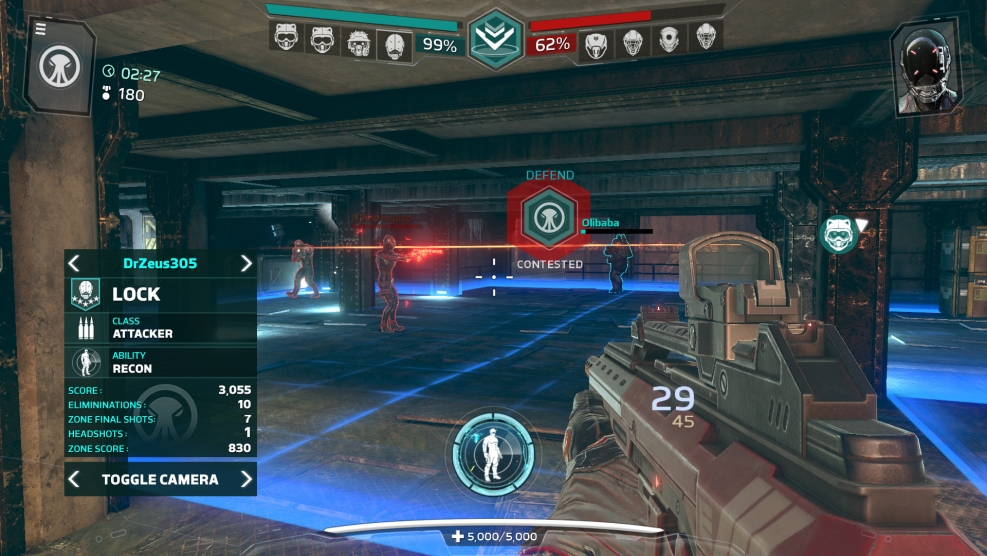Switch to the previous spectated player
Image resolution: width=987 pixels, height=556 pixels.
74,263
